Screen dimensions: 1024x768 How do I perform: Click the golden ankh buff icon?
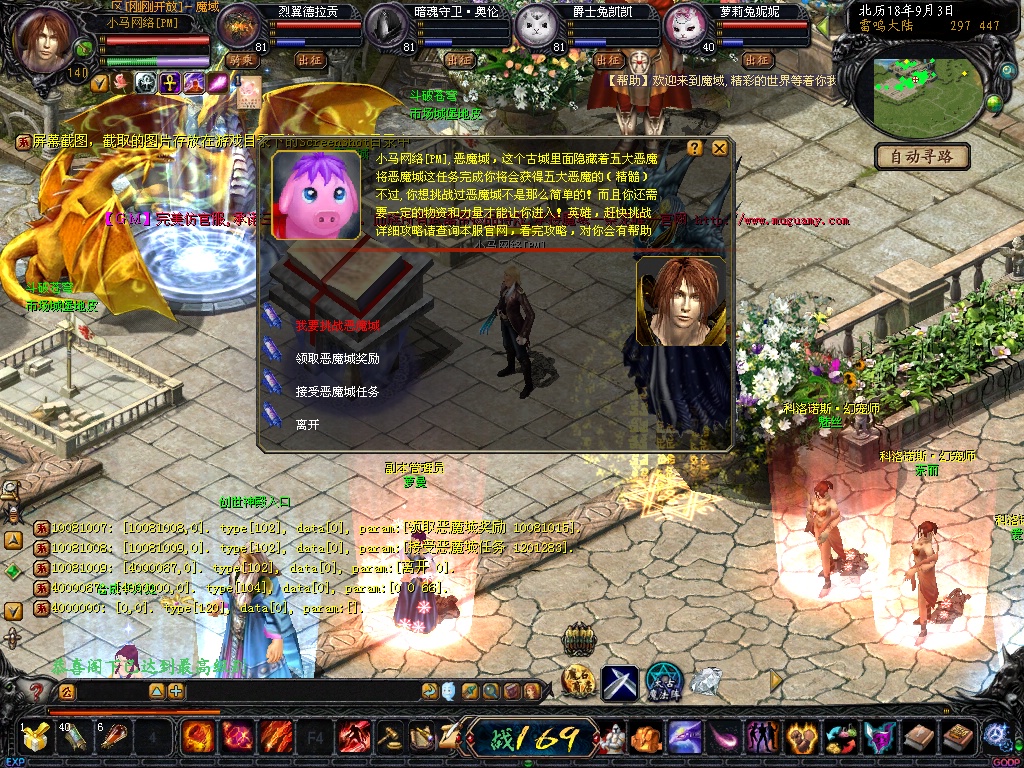point(170,83)
